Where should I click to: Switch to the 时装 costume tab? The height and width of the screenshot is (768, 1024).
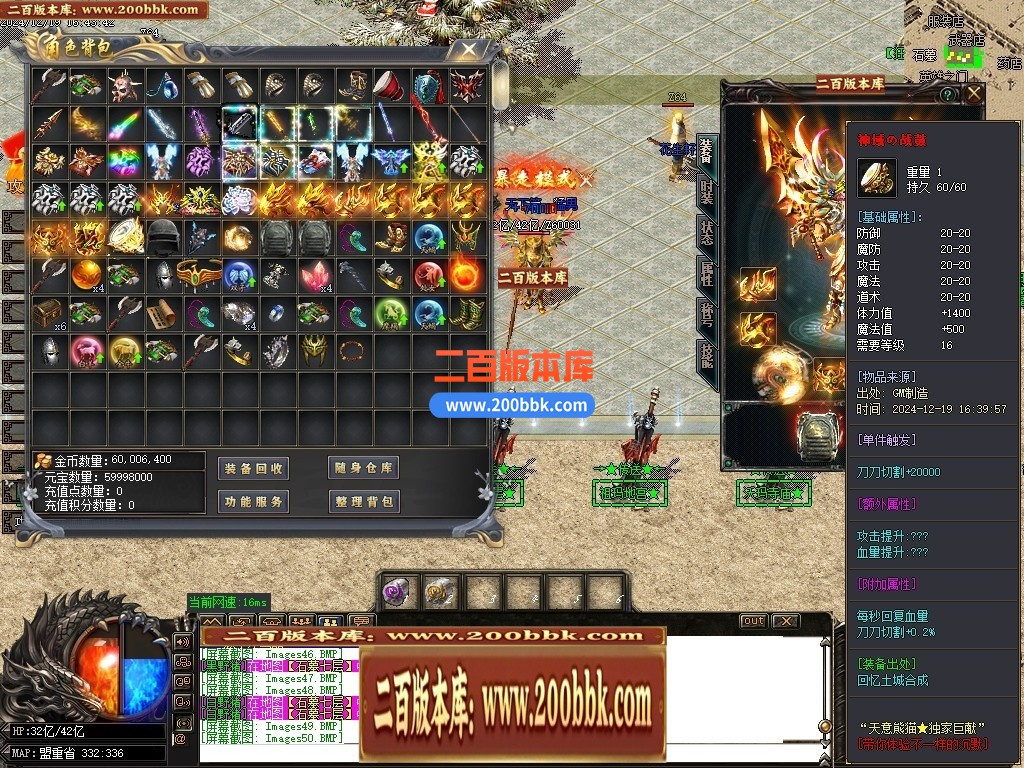coord(707,195)
